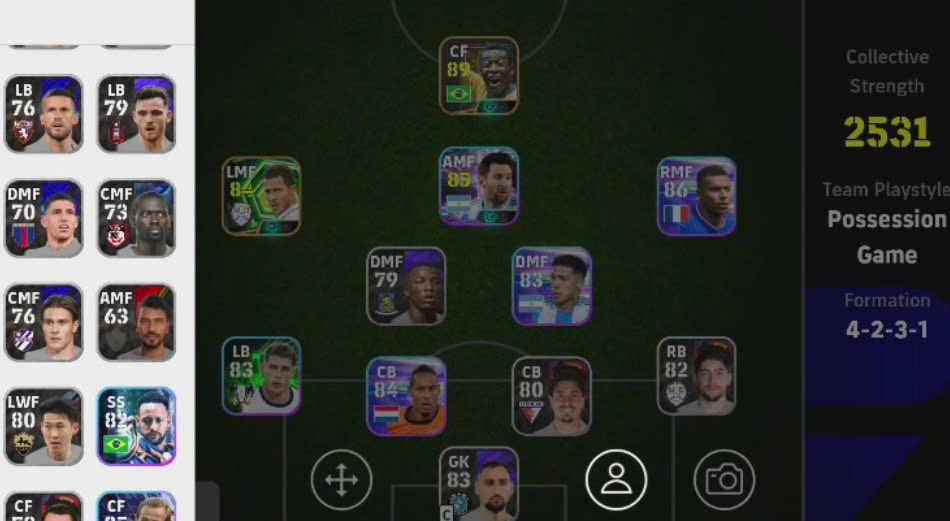Choose the LB 79 reserve card
The image size is (950, 521).
coord(137,114)
